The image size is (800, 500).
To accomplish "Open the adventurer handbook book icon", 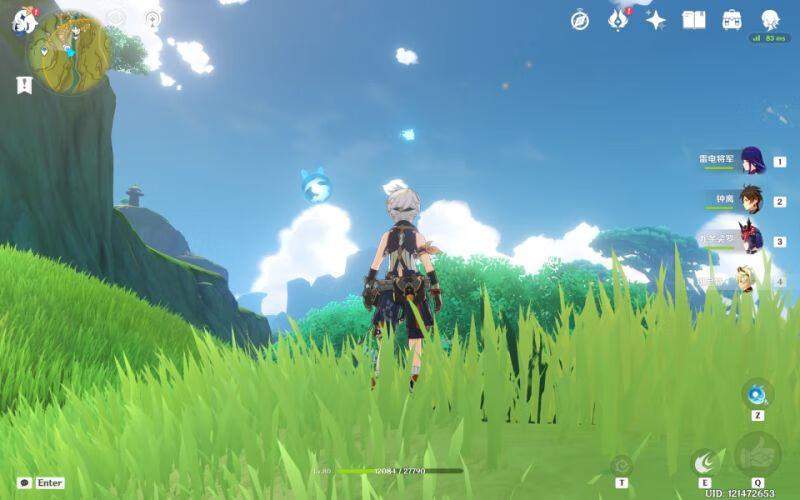I will pos(694,20).
